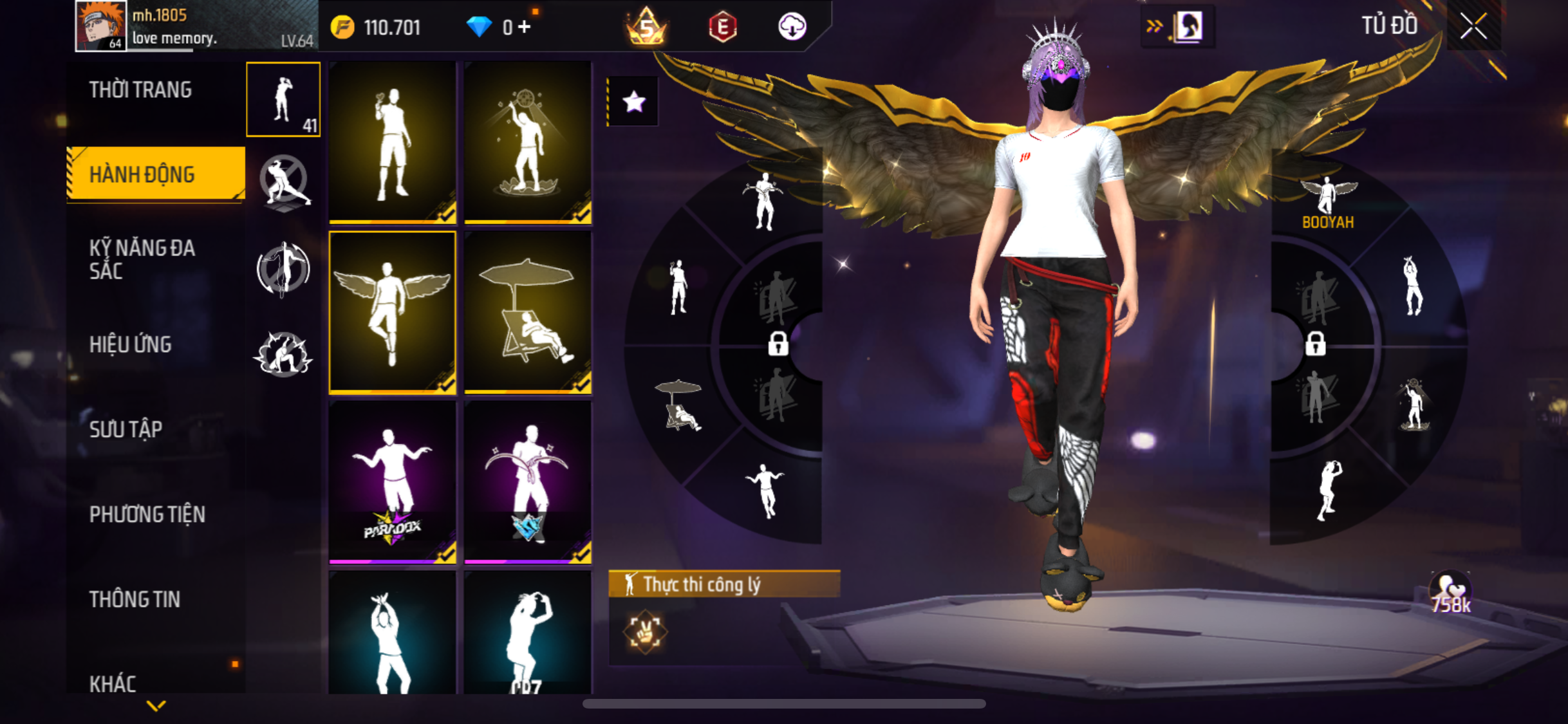Viewport: 1568px width, 724px height.
Task: Select the winged angel emote tile
Action: coord(392,312)
